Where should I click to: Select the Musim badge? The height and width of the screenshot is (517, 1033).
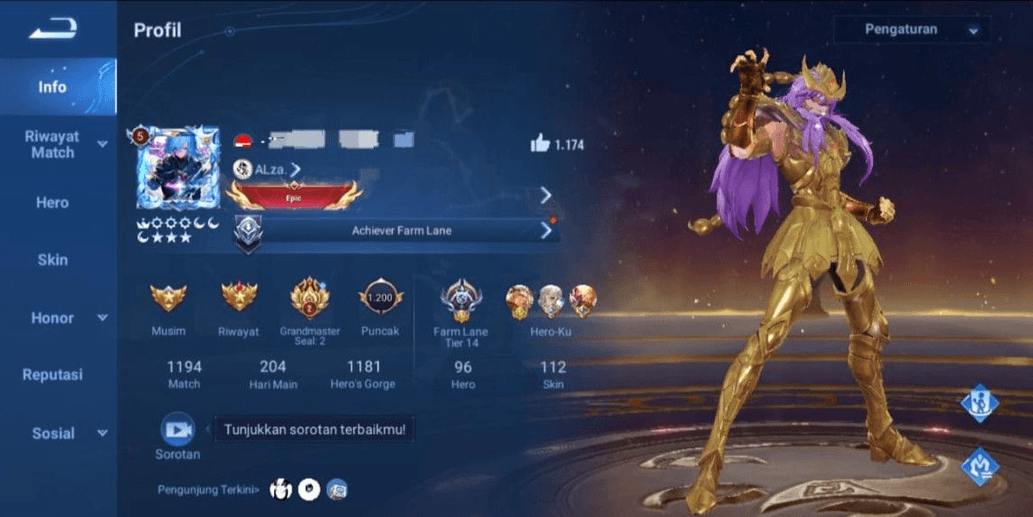(168, 299)
